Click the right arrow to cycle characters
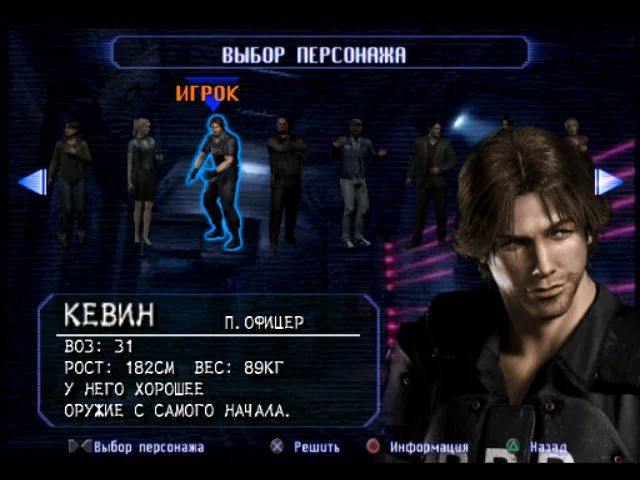Image resolution: width=640 pixels, height=480 pixels. pos(608,182)
